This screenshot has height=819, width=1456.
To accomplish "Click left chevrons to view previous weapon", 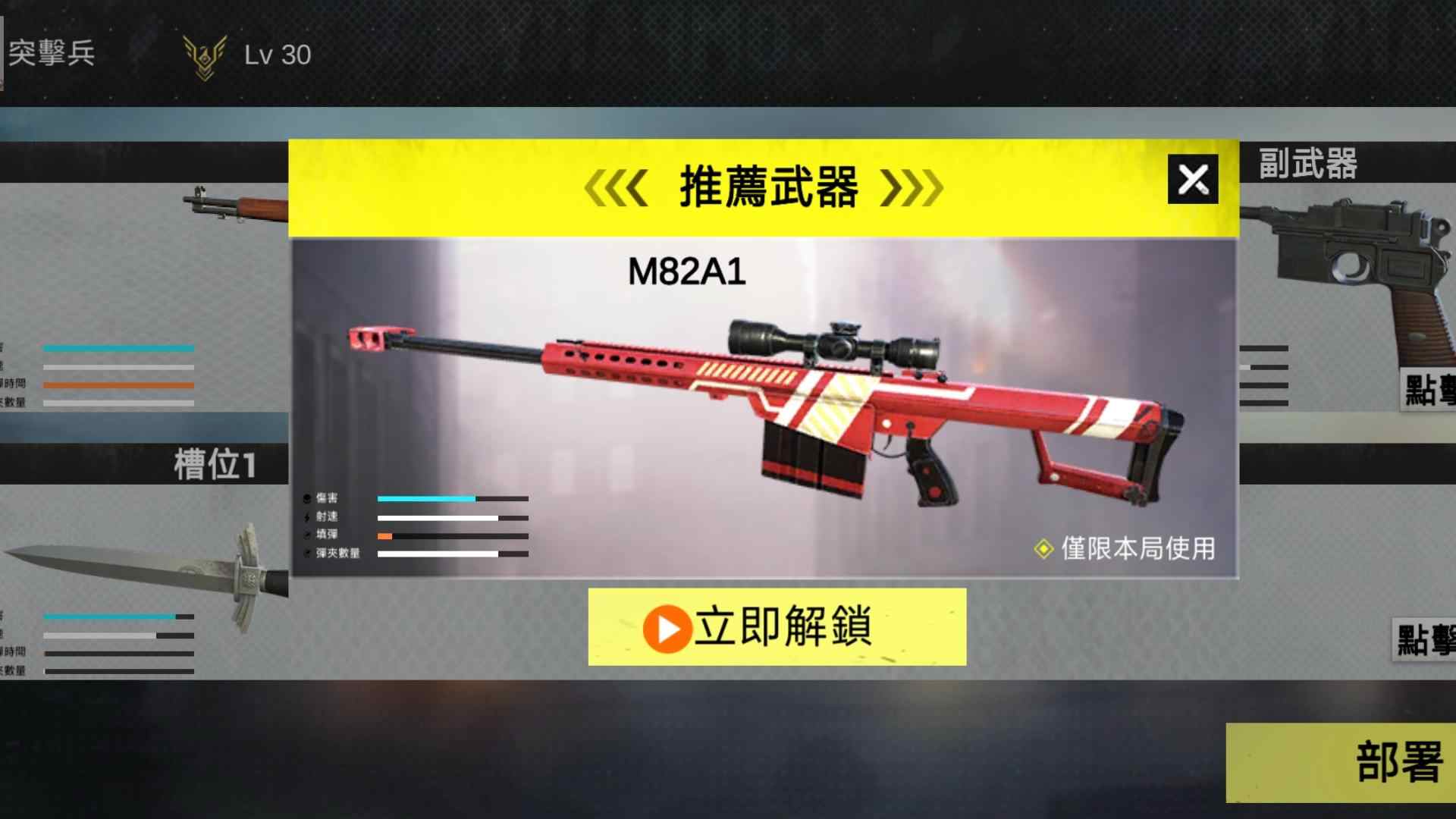I will pyautogui.click(x=616, y=188).
